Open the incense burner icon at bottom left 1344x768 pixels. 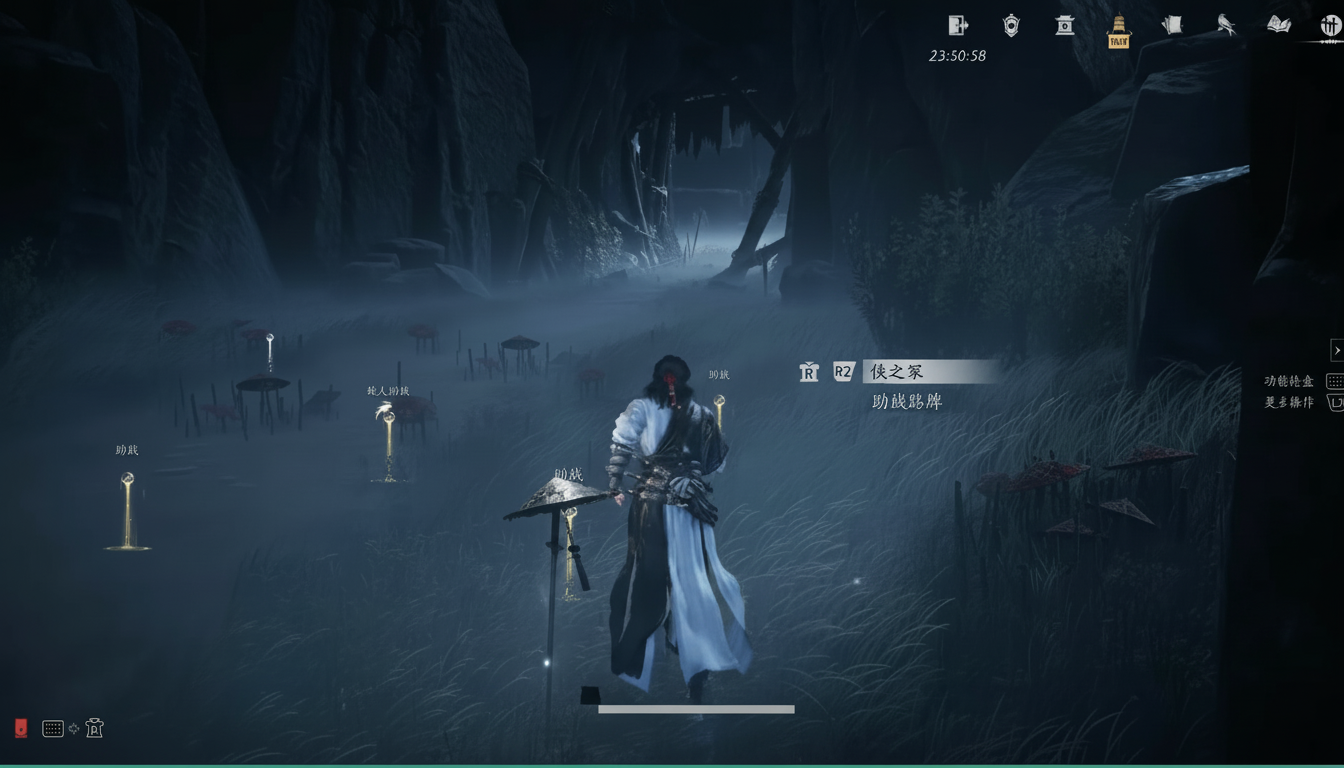coord(95,727)
